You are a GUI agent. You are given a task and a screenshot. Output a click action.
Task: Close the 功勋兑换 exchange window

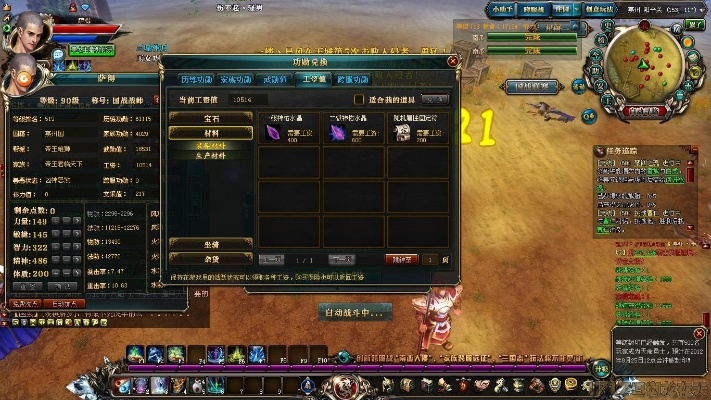(x=453, y=61)
